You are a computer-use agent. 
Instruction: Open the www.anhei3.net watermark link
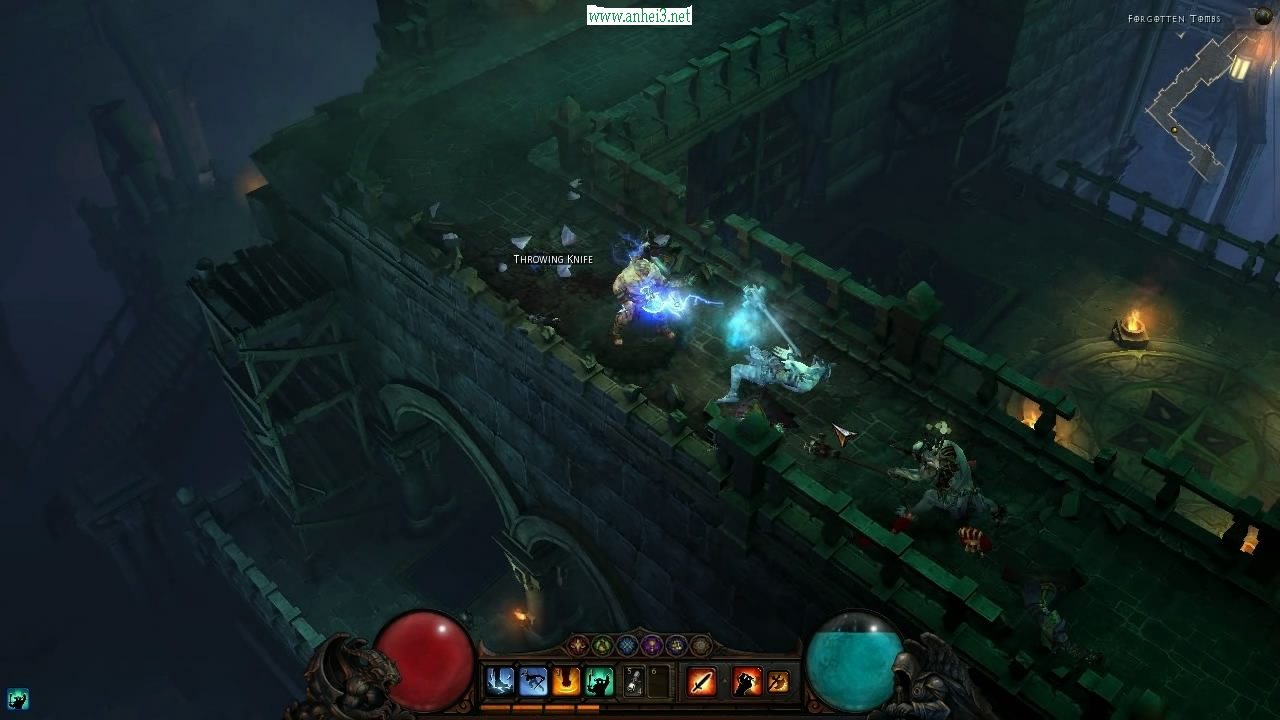point(639,16)
